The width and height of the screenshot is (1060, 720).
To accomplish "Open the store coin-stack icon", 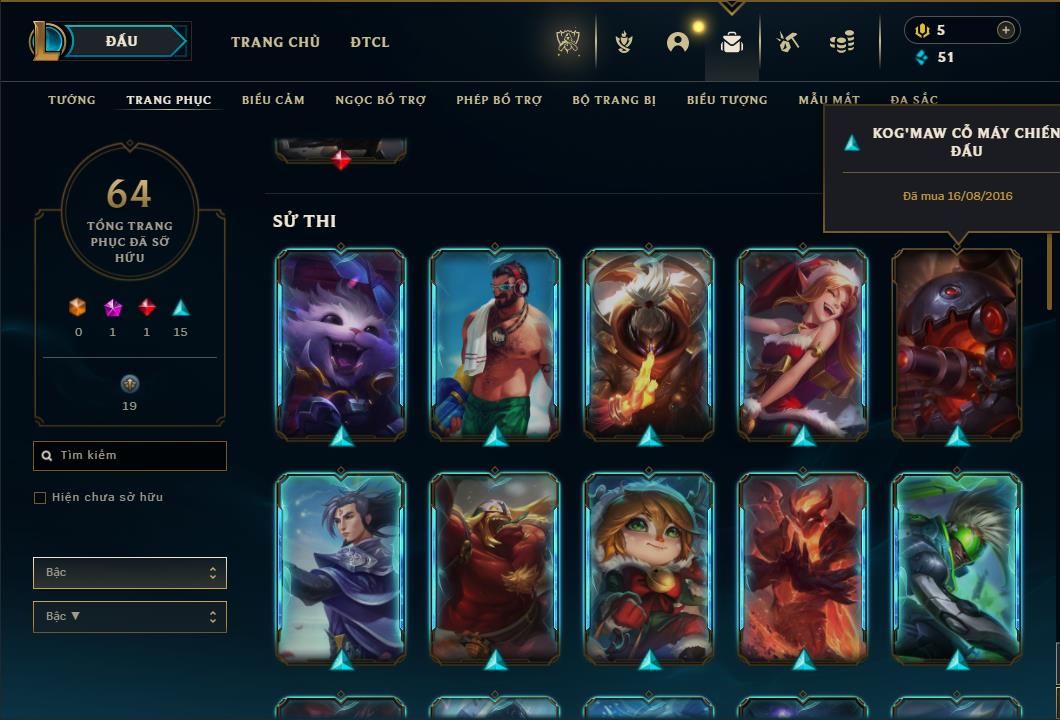I will pos(842,42).
